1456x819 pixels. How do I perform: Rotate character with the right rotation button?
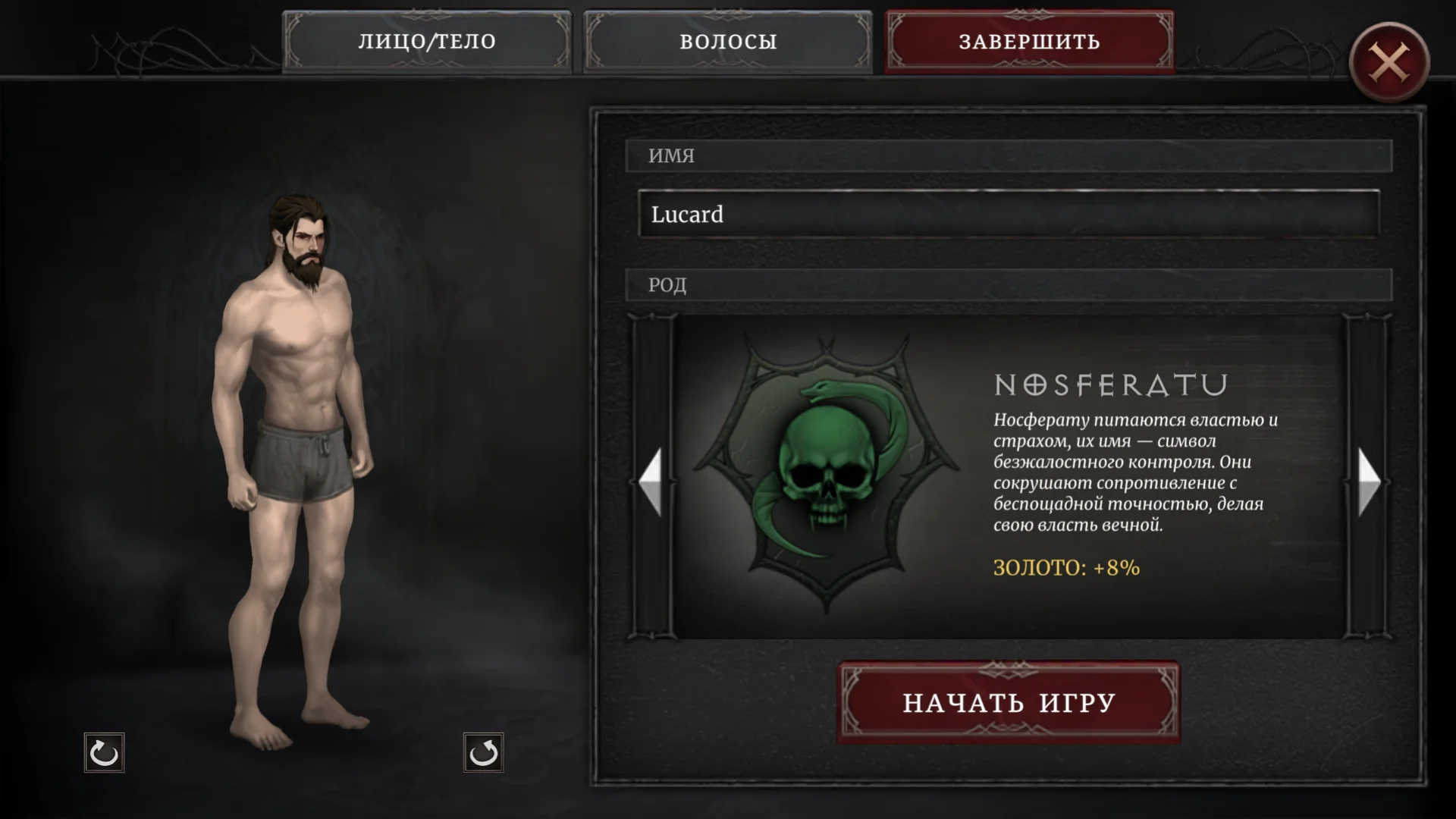483,753
